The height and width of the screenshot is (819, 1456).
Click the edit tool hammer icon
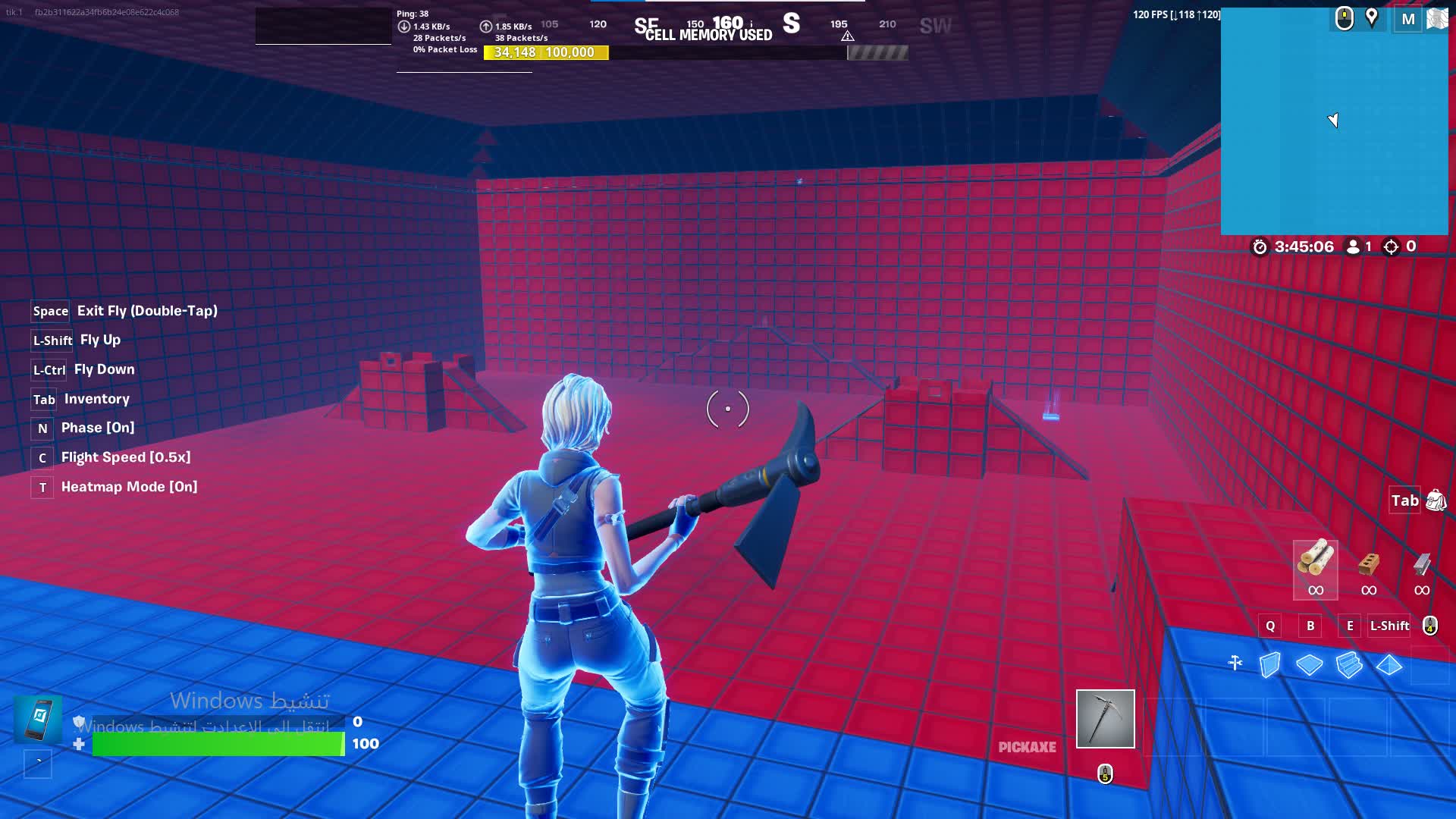[1235, 663]
